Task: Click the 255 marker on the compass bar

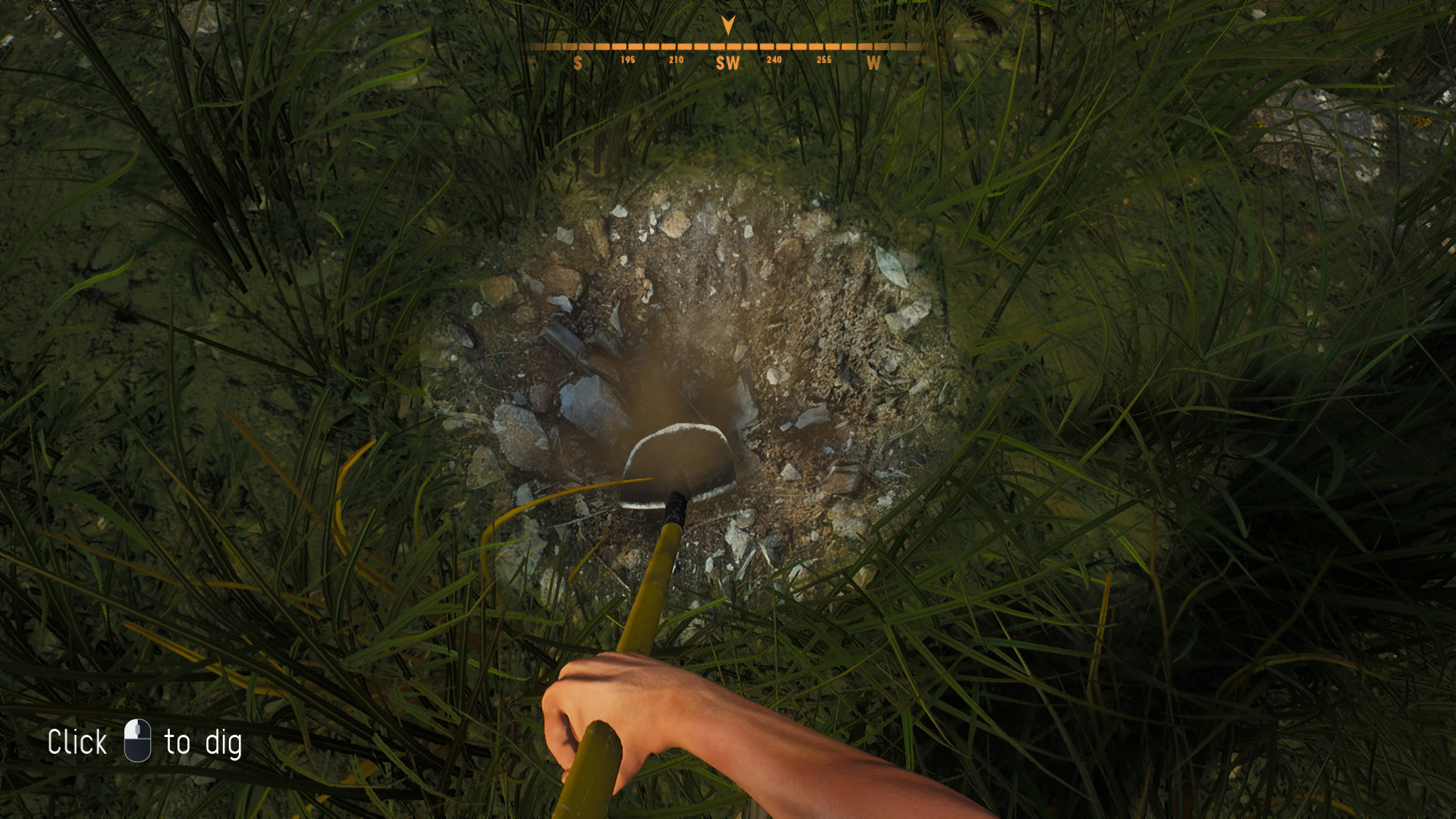Action: 823,59
